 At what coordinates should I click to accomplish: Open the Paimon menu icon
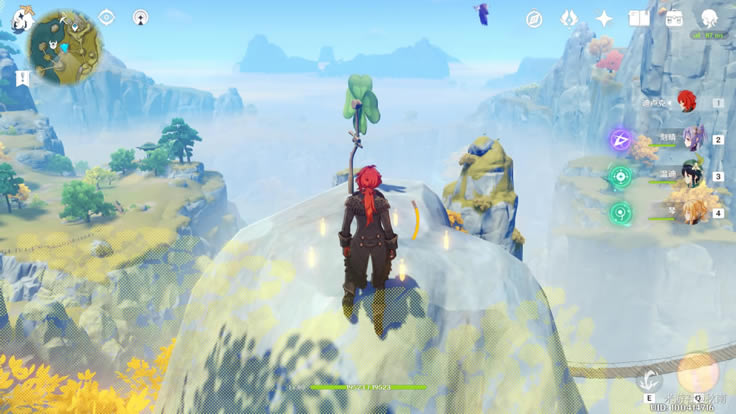click(x=21, y=19)
